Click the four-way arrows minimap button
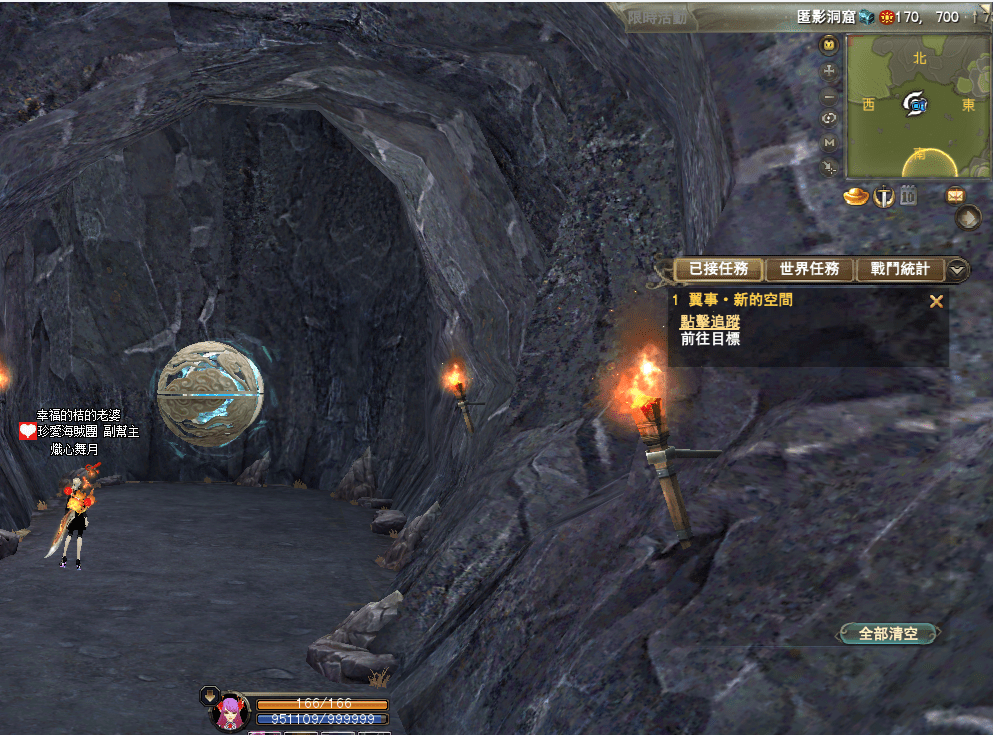Screen dimensions: 993x735 tap(829, 72)
